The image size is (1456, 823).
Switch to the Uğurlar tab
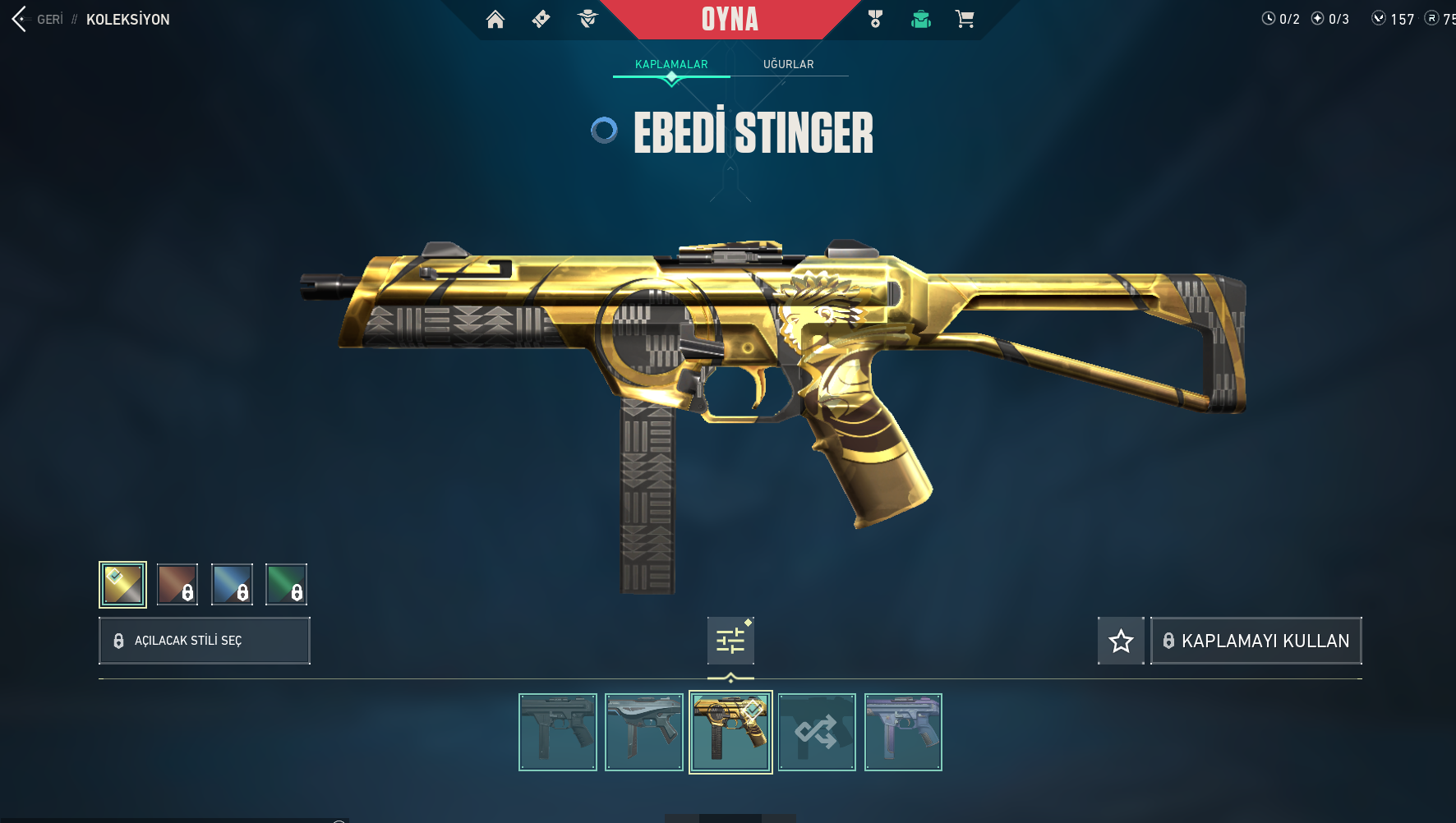(788, 64)
